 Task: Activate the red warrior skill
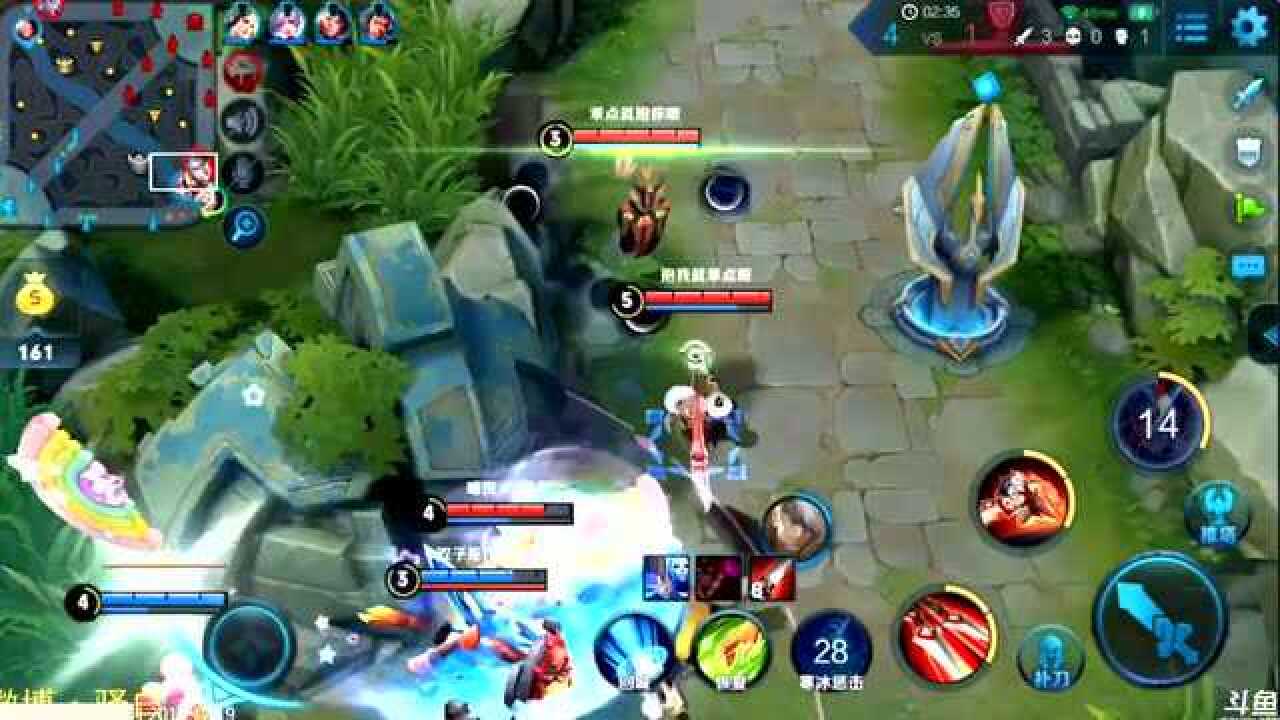coord(1022,498)
